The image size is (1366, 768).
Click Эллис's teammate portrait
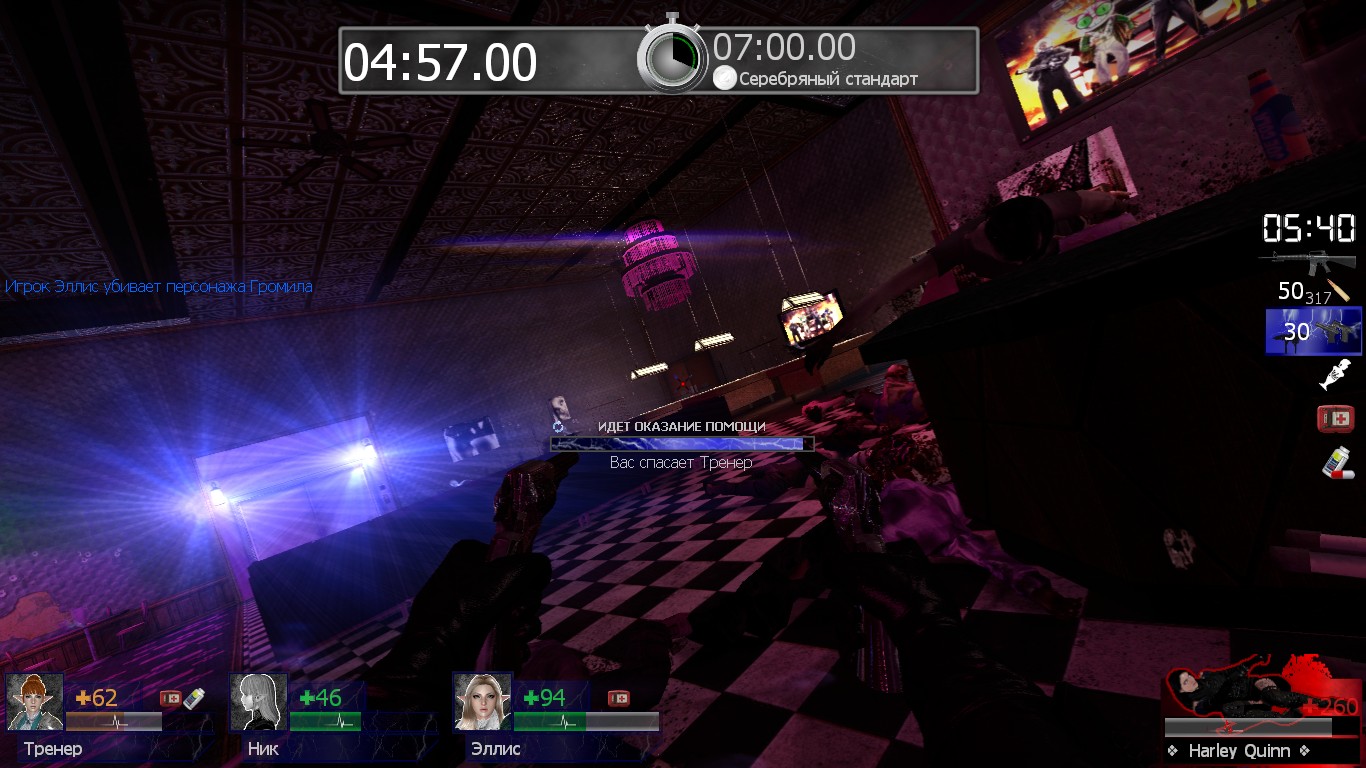point(483,702)
